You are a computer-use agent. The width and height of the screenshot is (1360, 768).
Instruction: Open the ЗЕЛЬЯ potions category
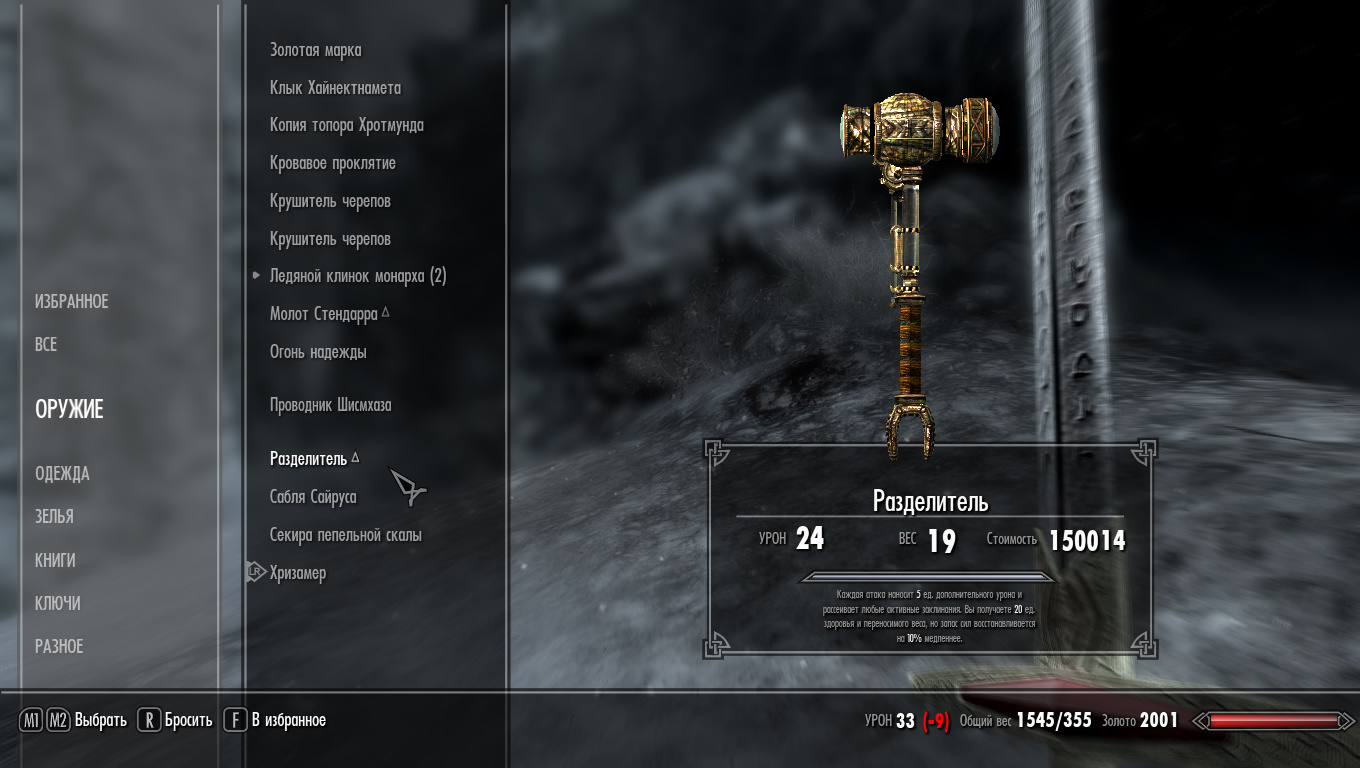tap(54, 516)
